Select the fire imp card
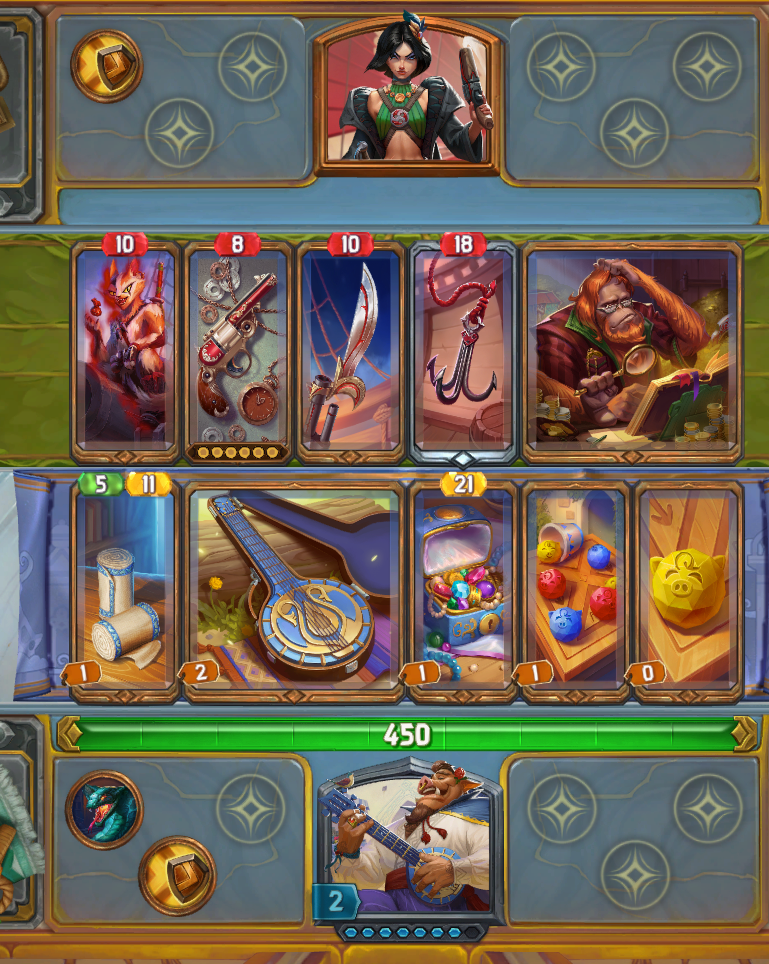769x964 pixels. pos(126,350)
